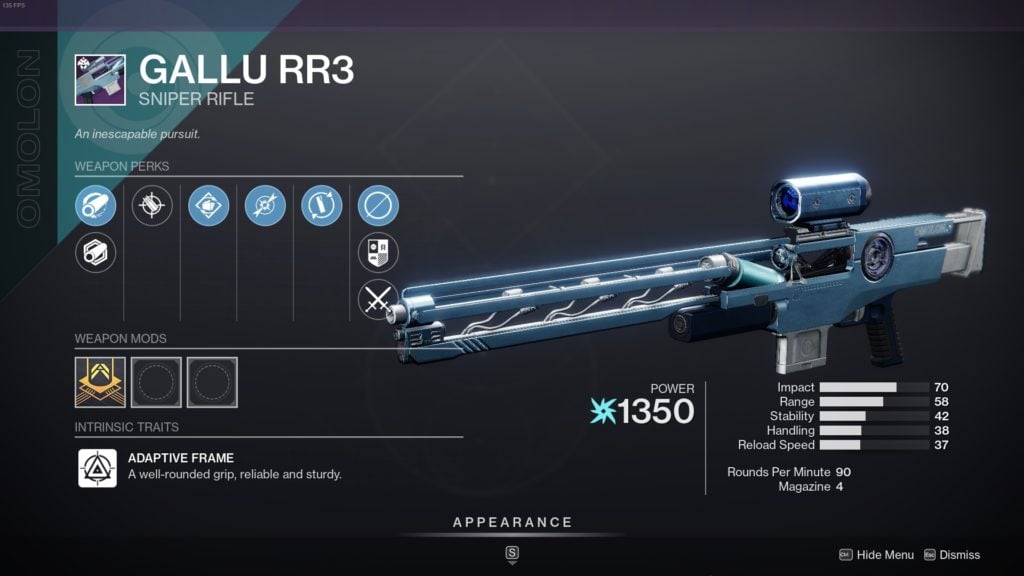Open the Appearance section
The width and height of the screenshot is (1024, 576).
point(512,522)
